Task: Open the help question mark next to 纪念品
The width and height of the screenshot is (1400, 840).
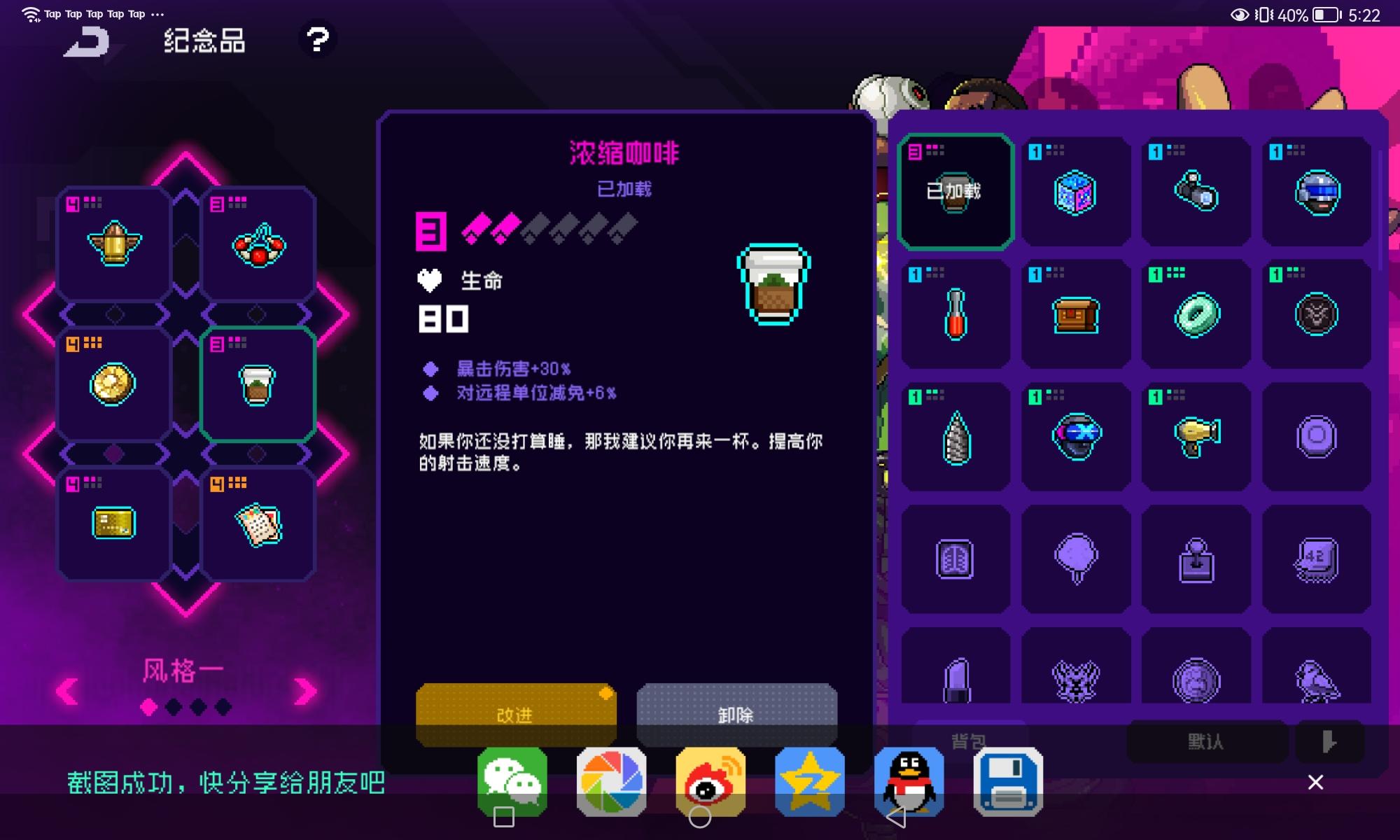Action: [319, 40]
